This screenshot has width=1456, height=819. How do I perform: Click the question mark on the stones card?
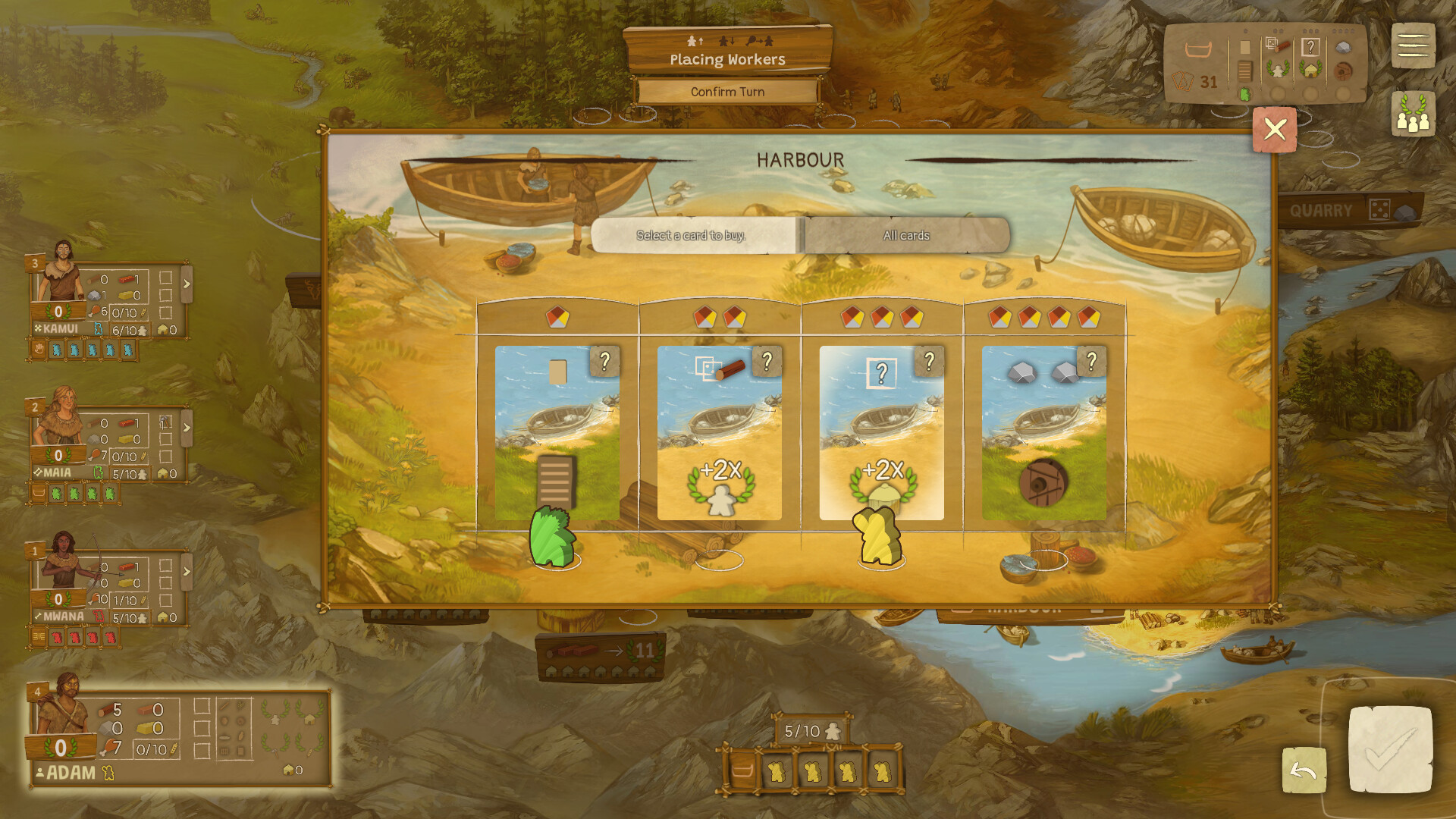click(1092, 362)
